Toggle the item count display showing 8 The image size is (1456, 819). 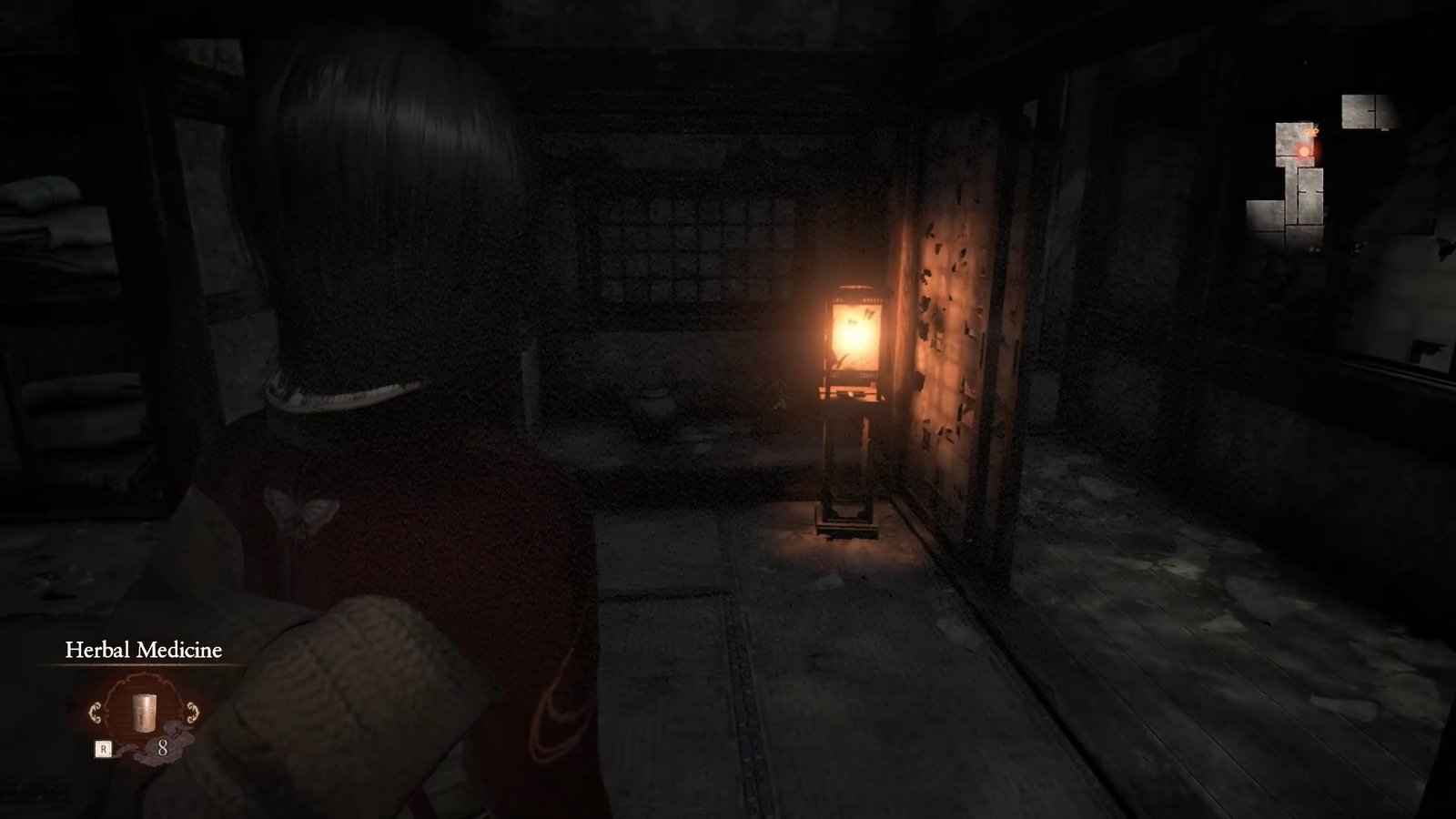pos(165,748)
